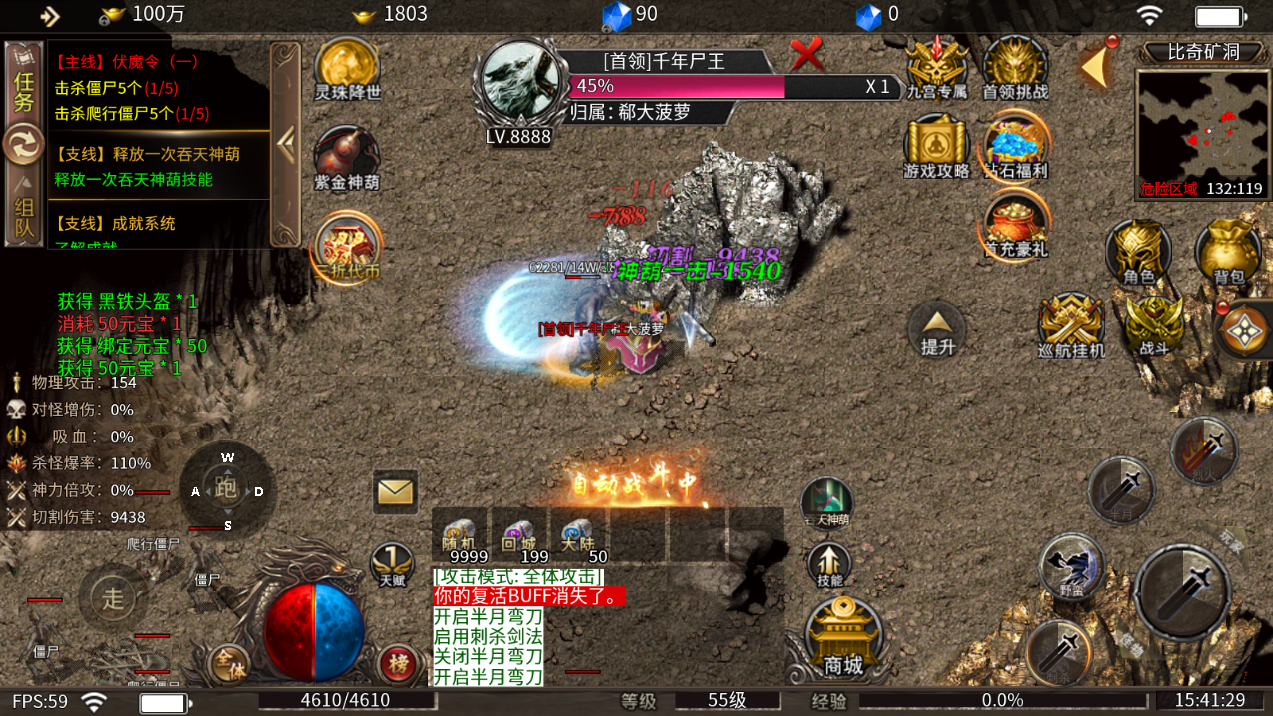Open the 灵珠降世 event icon
This screenshot has width=1273, height=716.
coord(347,68)
